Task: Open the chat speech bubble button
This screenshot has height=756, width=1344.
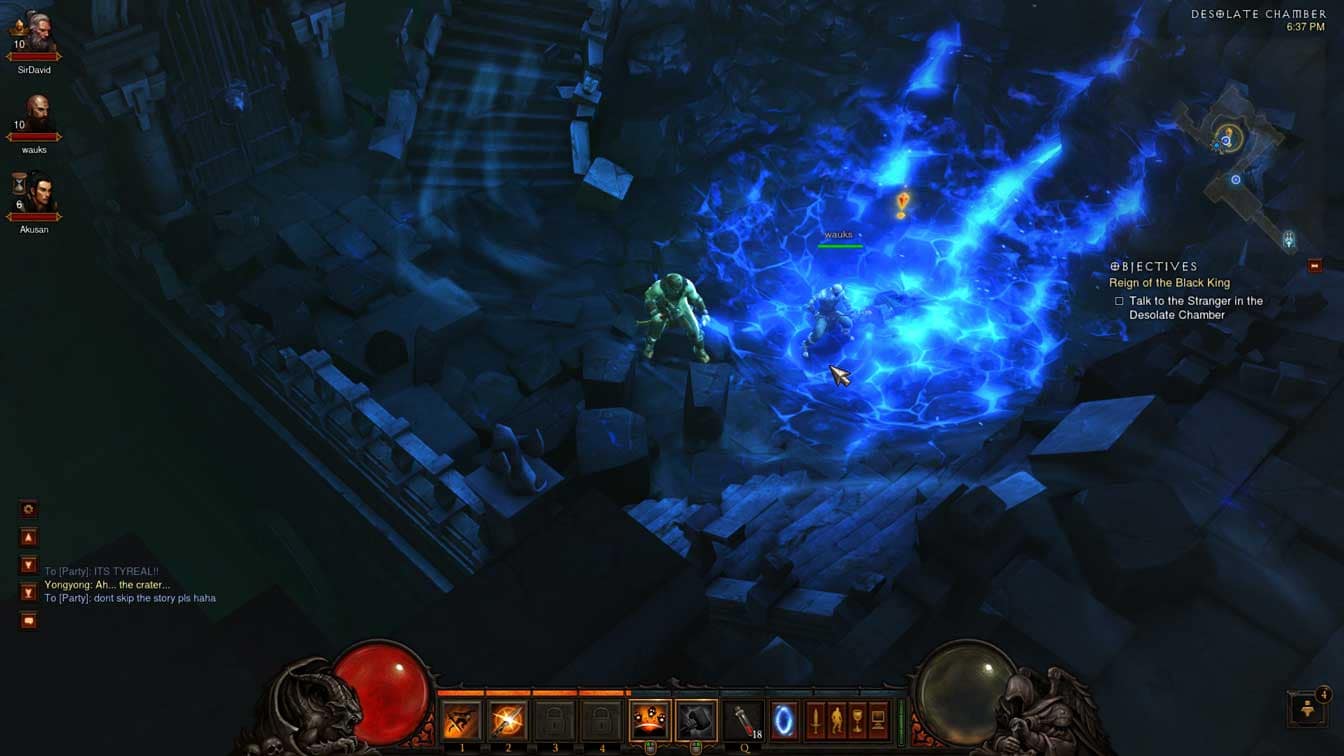Action: click(29, 621)
